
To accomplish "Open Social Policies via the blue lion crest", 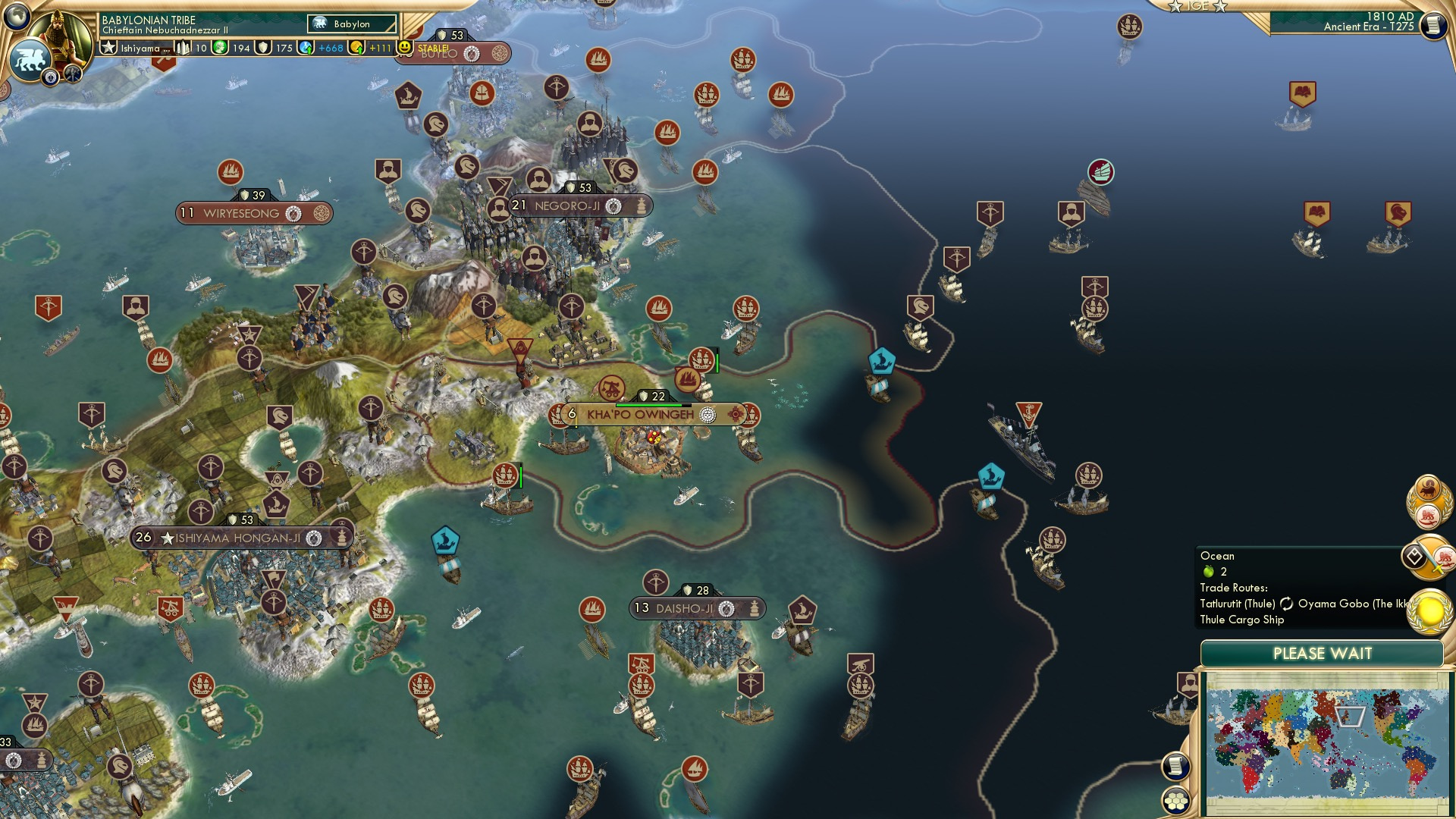I will pyautogui.click(x=32, y=59).
